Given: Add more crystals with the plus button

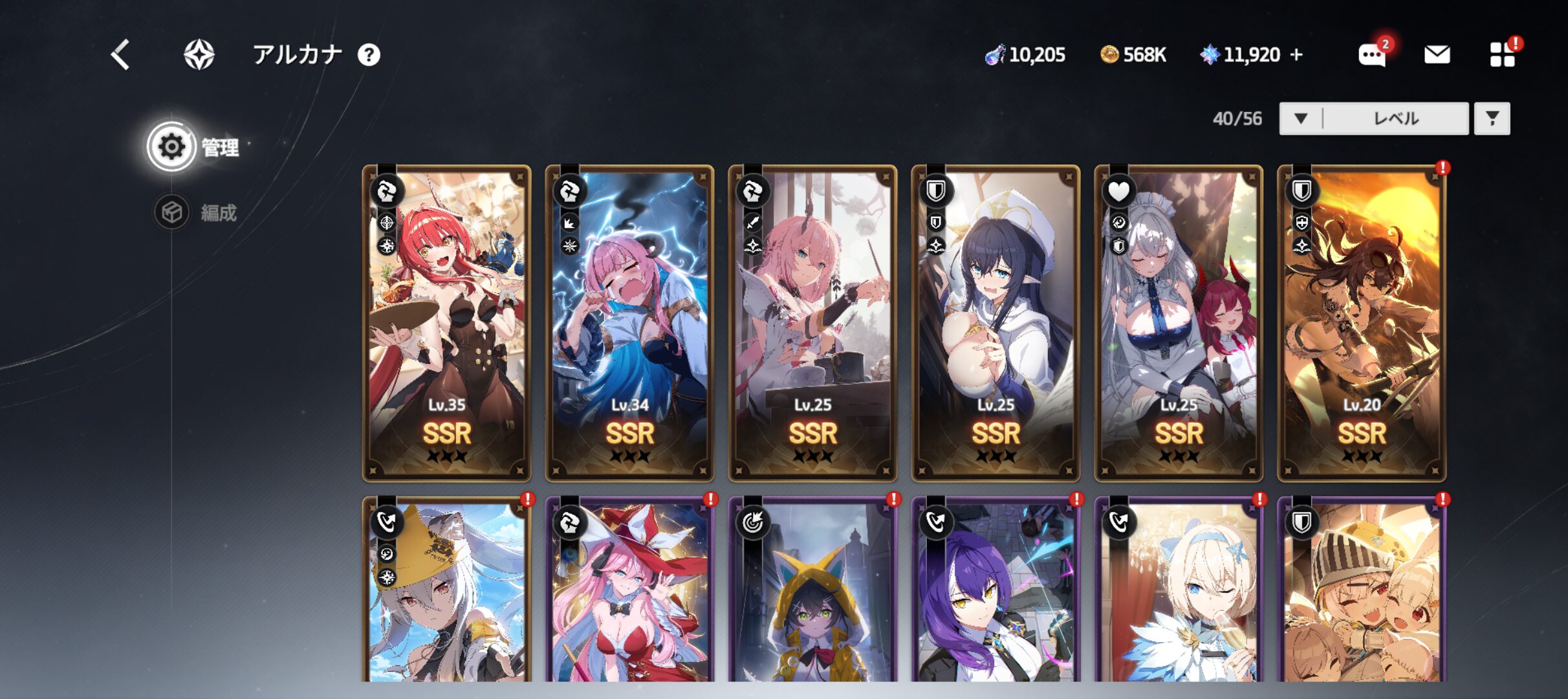Looking at the screenshot, I should point(1296,55).
